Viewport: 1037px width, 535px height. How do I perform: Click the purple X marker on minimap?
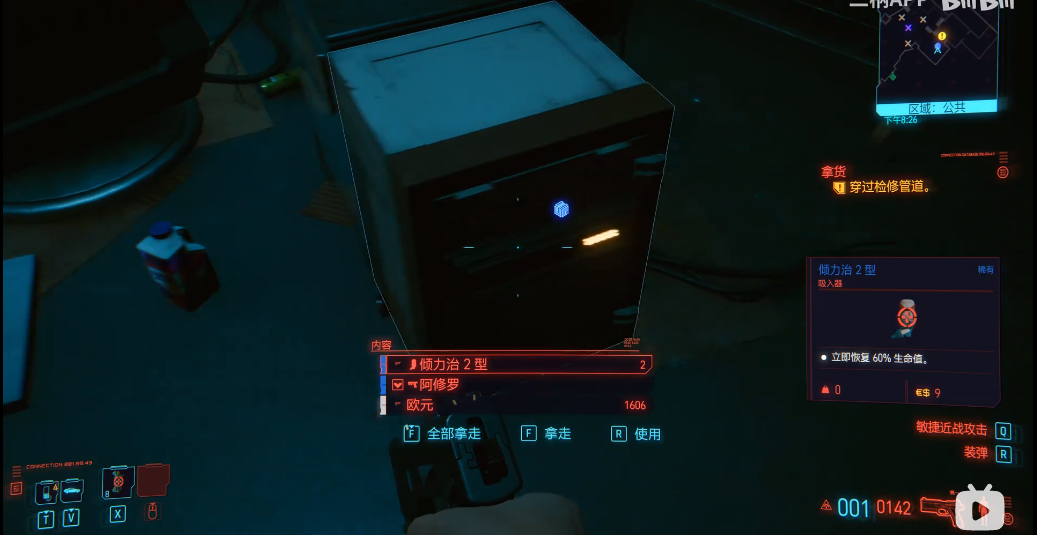908,28
